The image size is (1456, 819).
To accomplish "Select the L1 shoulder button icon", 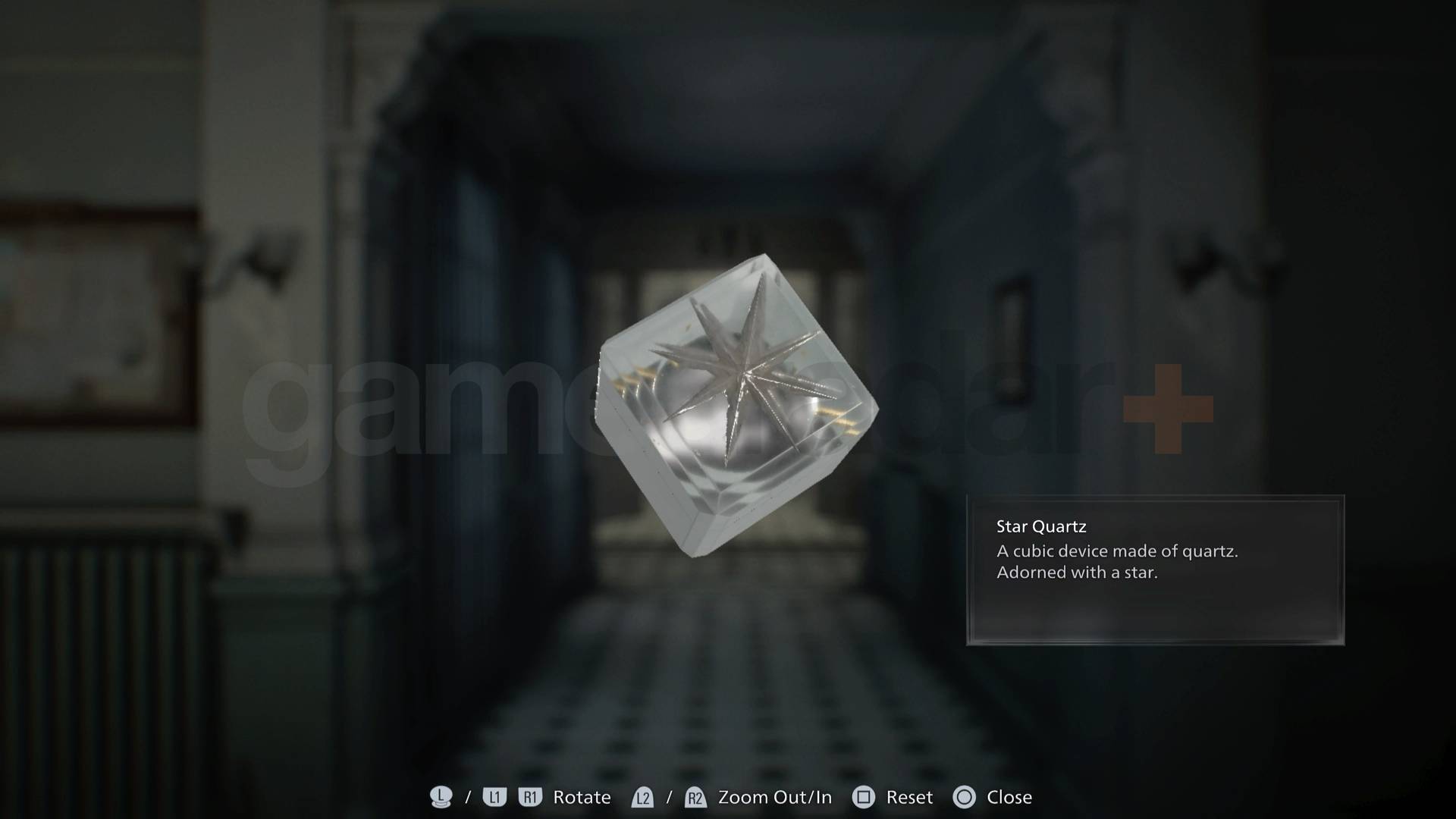I will coord(494,797).
